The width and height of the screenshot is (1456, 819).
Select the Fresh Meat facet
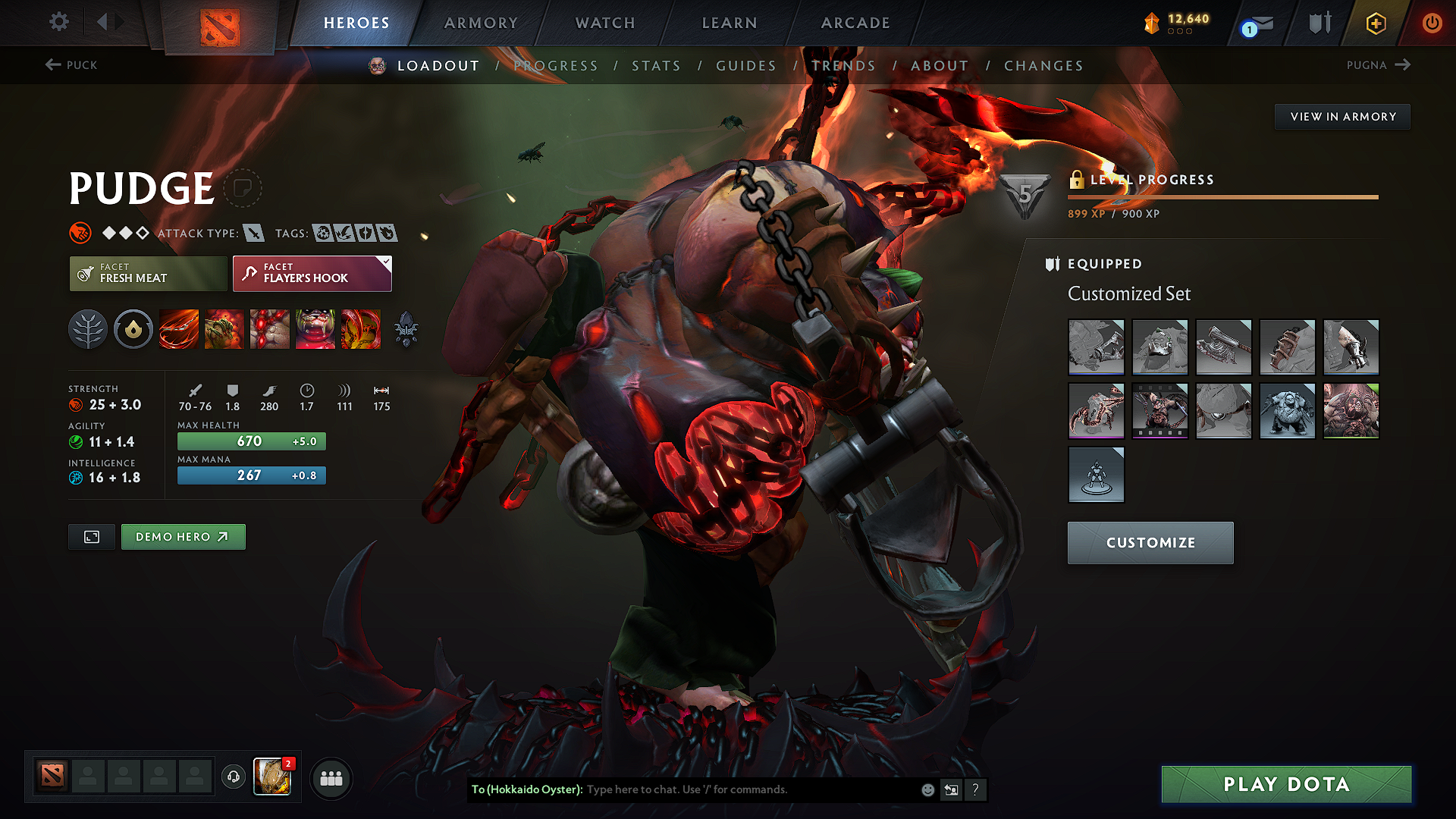click(148, 274)
